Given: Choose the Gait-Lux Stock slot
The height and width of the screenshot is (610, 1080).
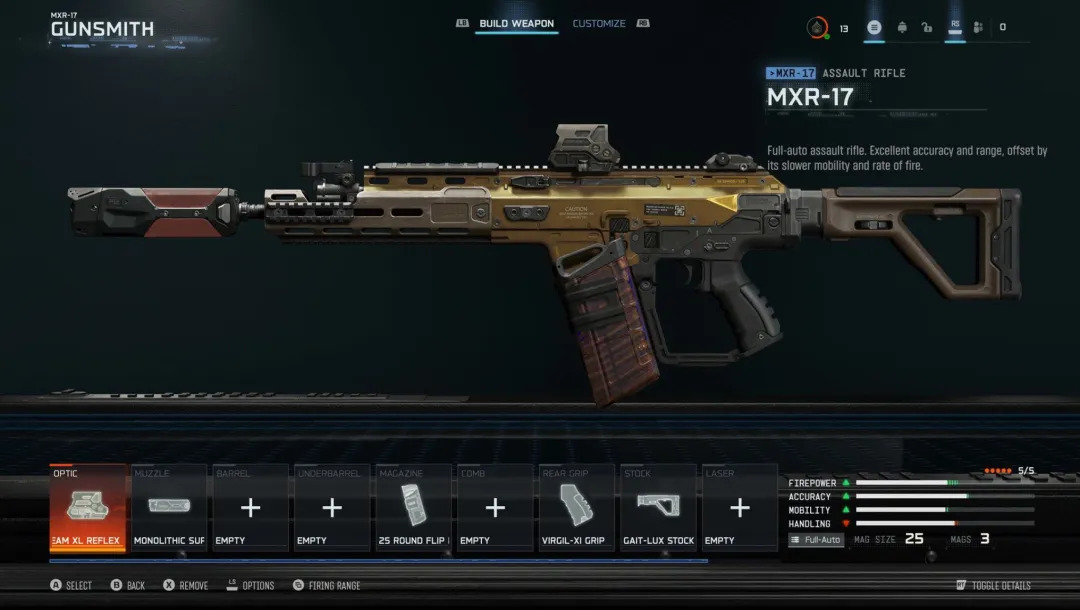Looking at the screenshot, I should (658, 507).
